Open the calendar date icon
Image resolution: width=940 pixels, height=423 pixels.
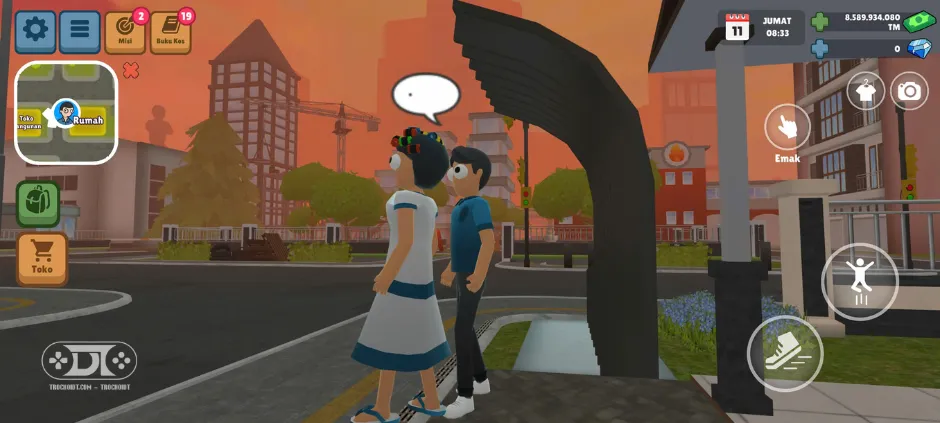click(x=737, y=27)
